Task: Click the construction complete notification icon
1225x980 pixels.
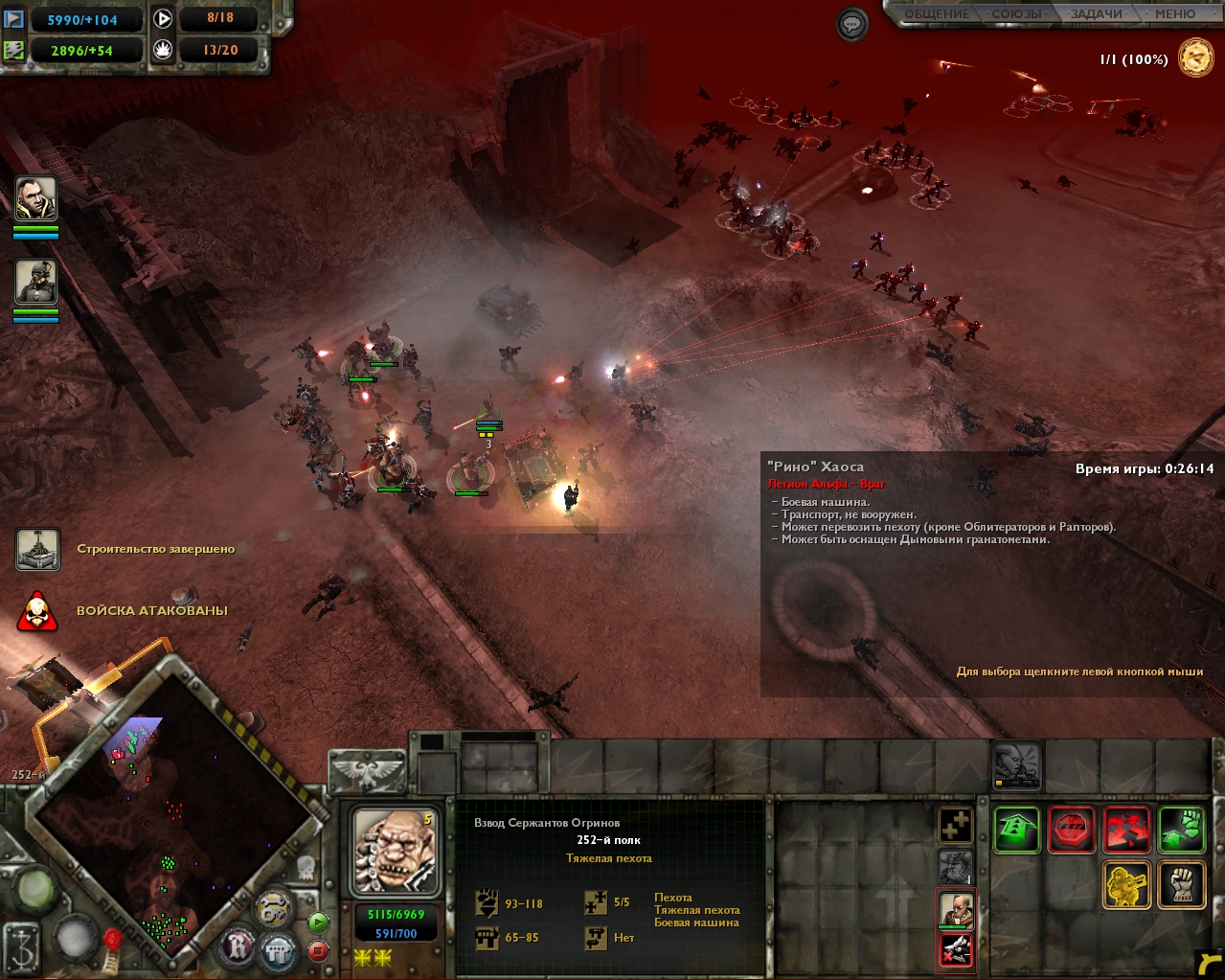Action: click(x=38, y=550)
